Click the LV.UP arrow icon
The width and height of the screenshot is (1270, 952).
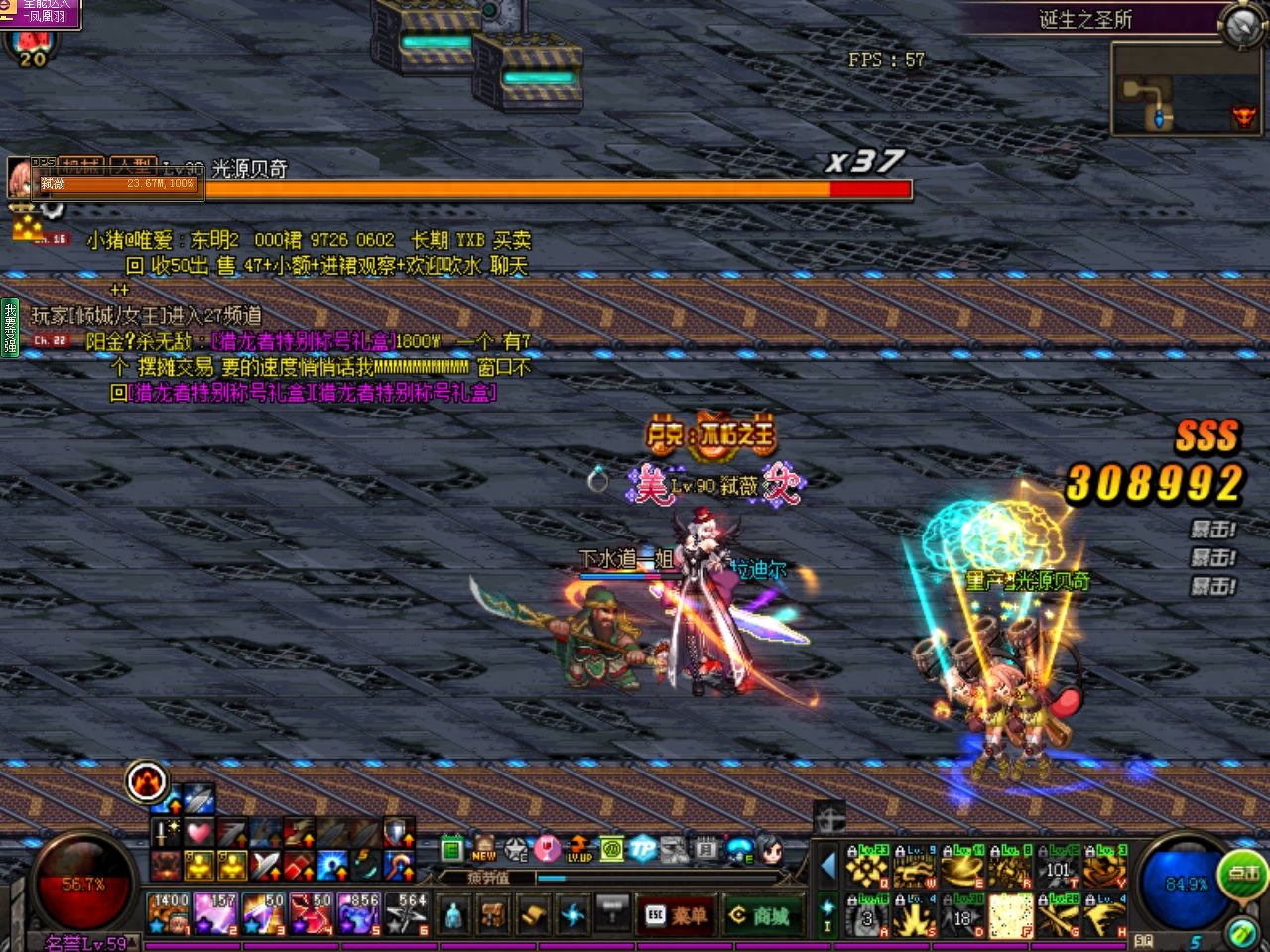point(579,849)
